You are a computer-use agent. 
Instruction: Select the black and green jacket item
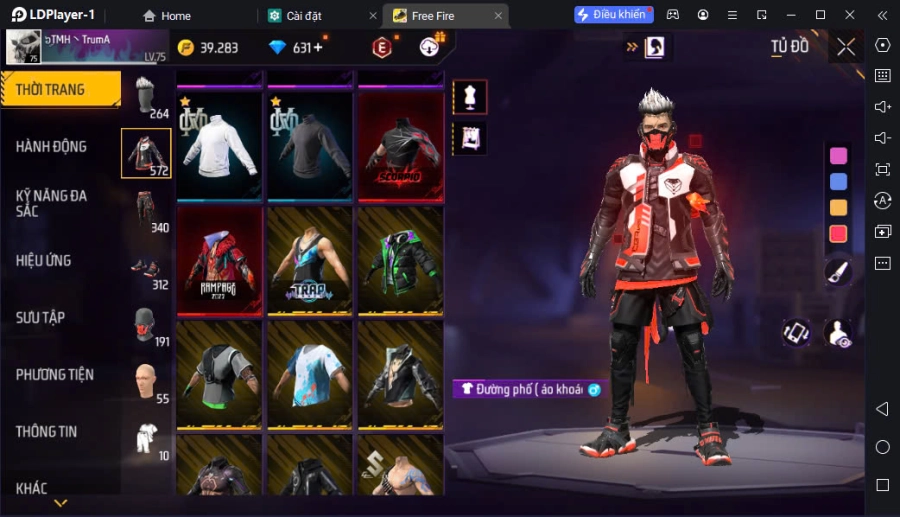click(x=400, y=260)
